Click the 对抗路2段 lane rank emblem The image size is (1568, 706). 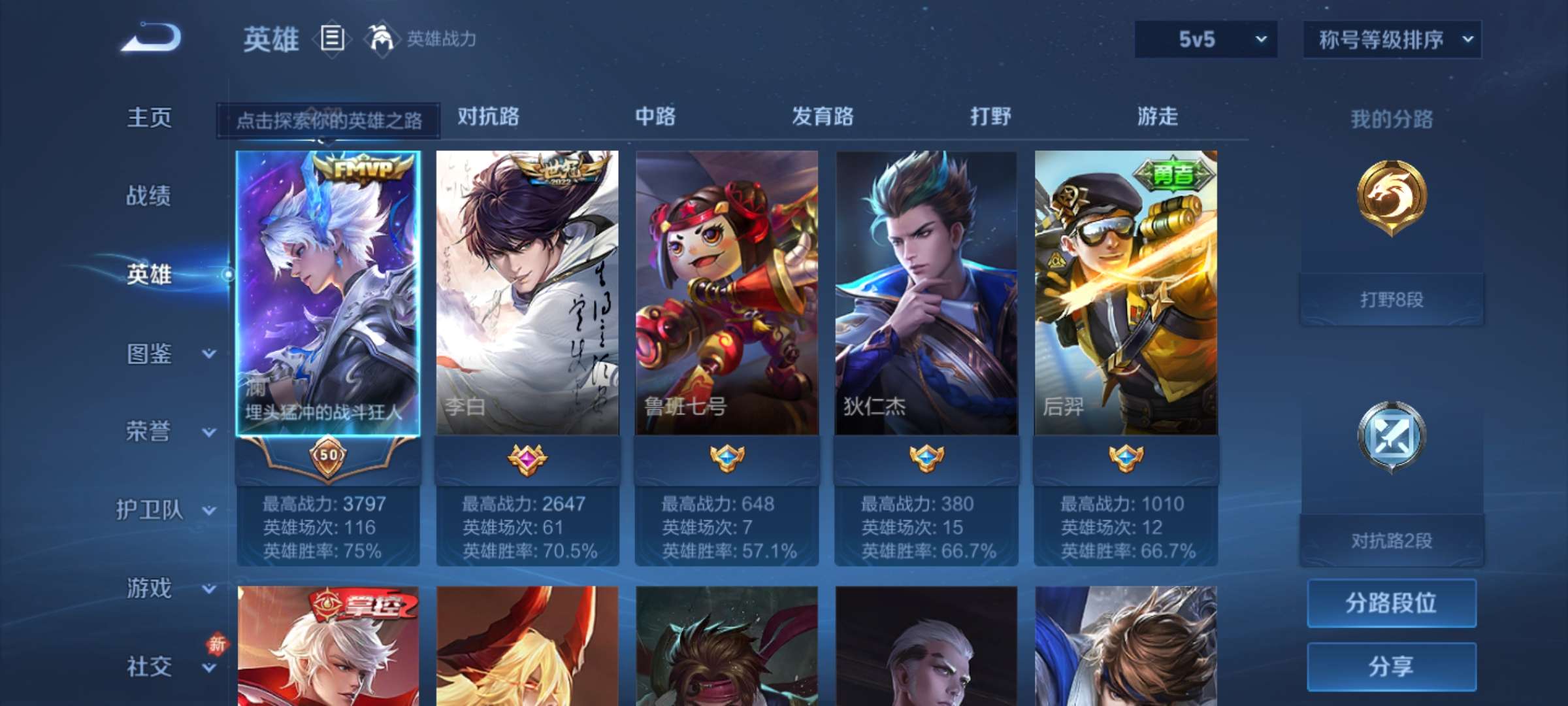click(x=1392, y=435)
